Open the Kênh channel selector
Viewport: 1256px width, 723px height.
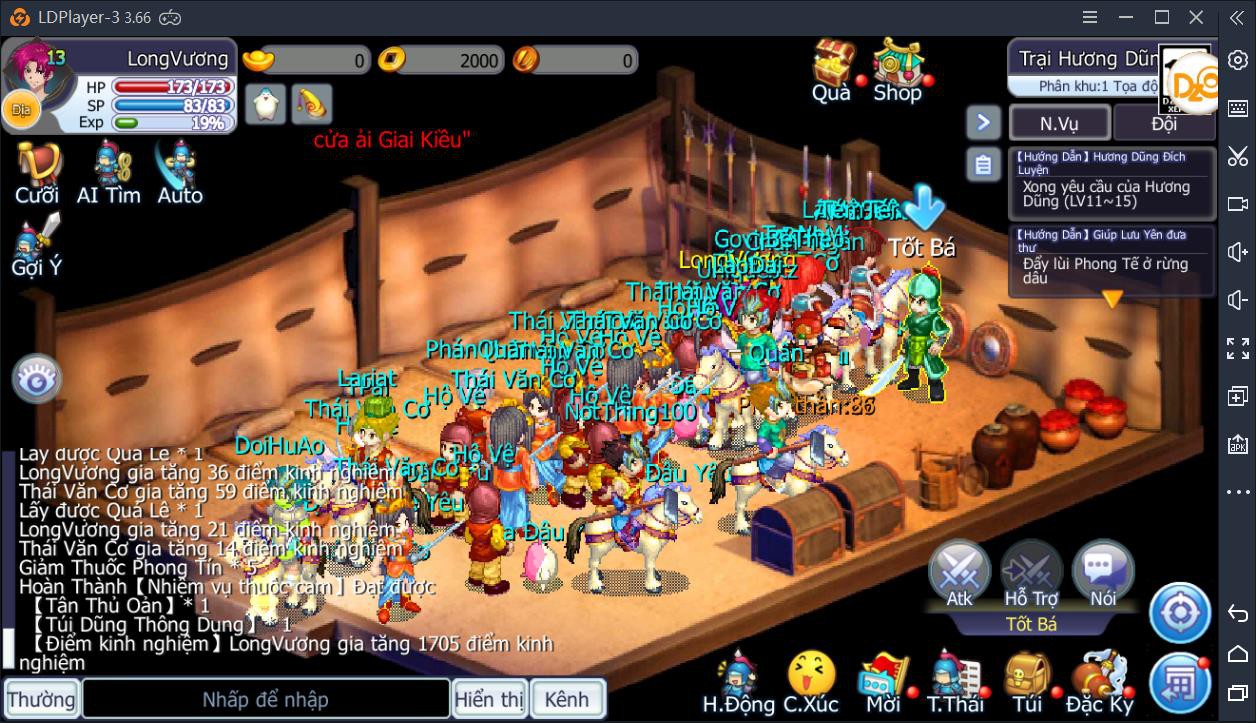click(567, 698)
